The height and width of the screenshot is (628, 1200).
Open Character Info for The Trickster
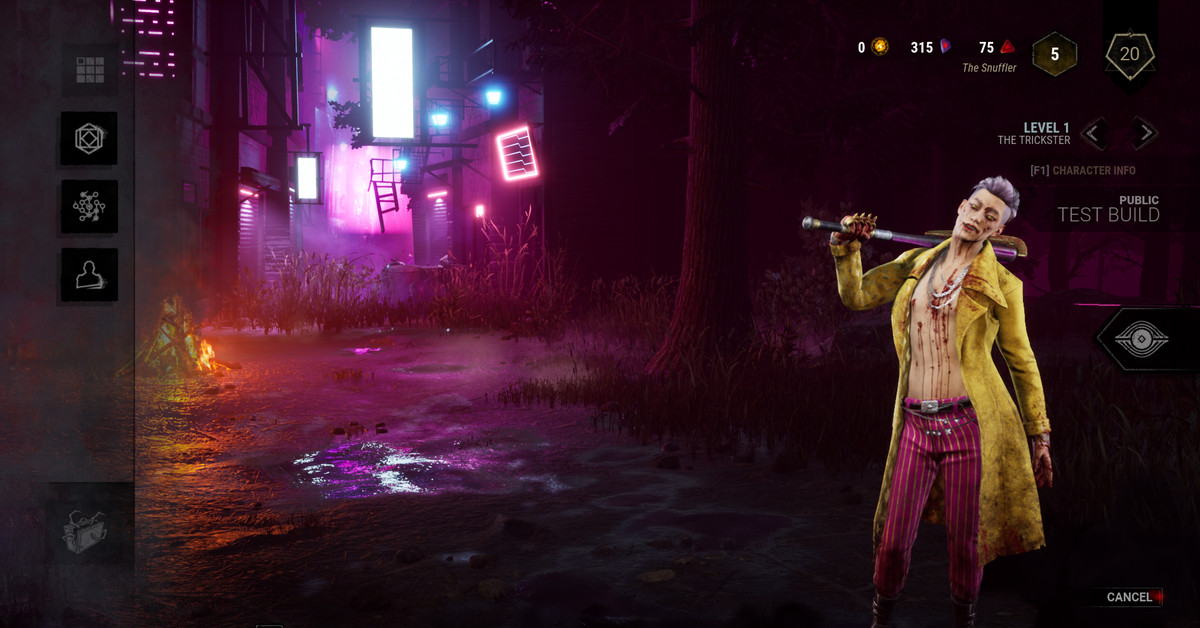[x=1083, y=170]
